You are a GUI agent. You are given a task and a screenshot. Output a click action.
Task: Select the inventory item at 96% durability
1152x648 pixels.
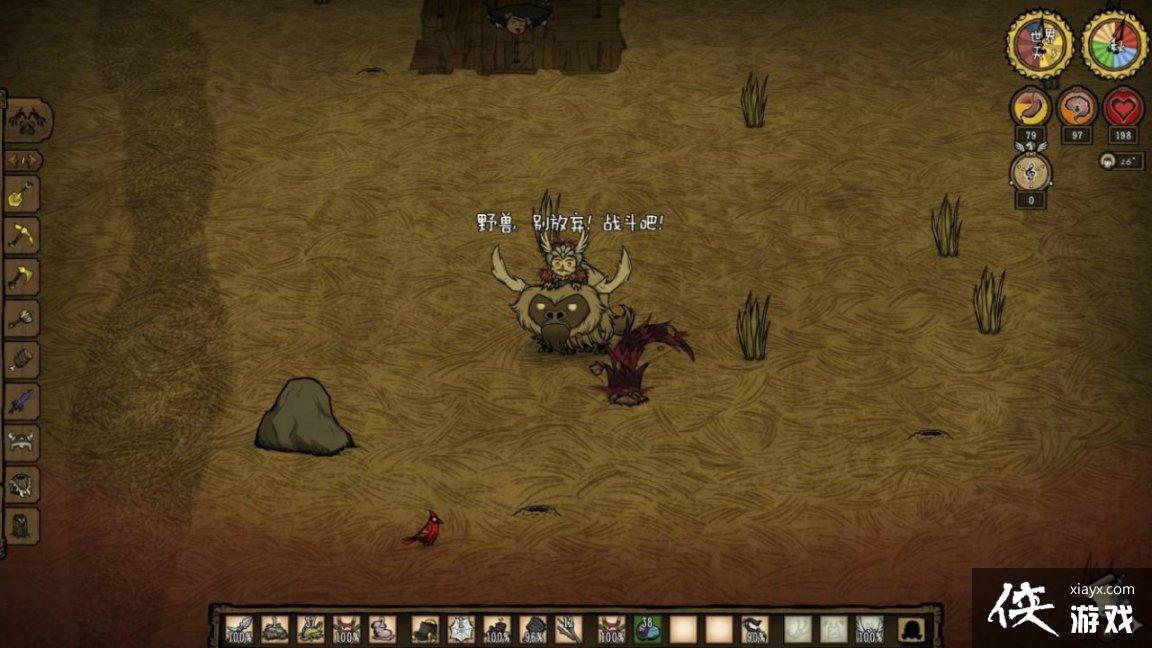click(x=534, y=628)
